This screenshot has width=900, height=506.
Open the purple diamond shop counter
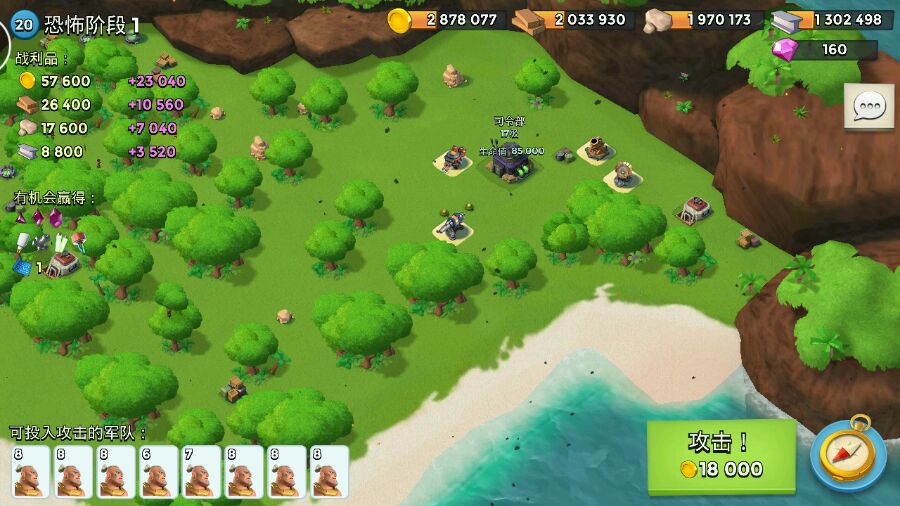825,49
